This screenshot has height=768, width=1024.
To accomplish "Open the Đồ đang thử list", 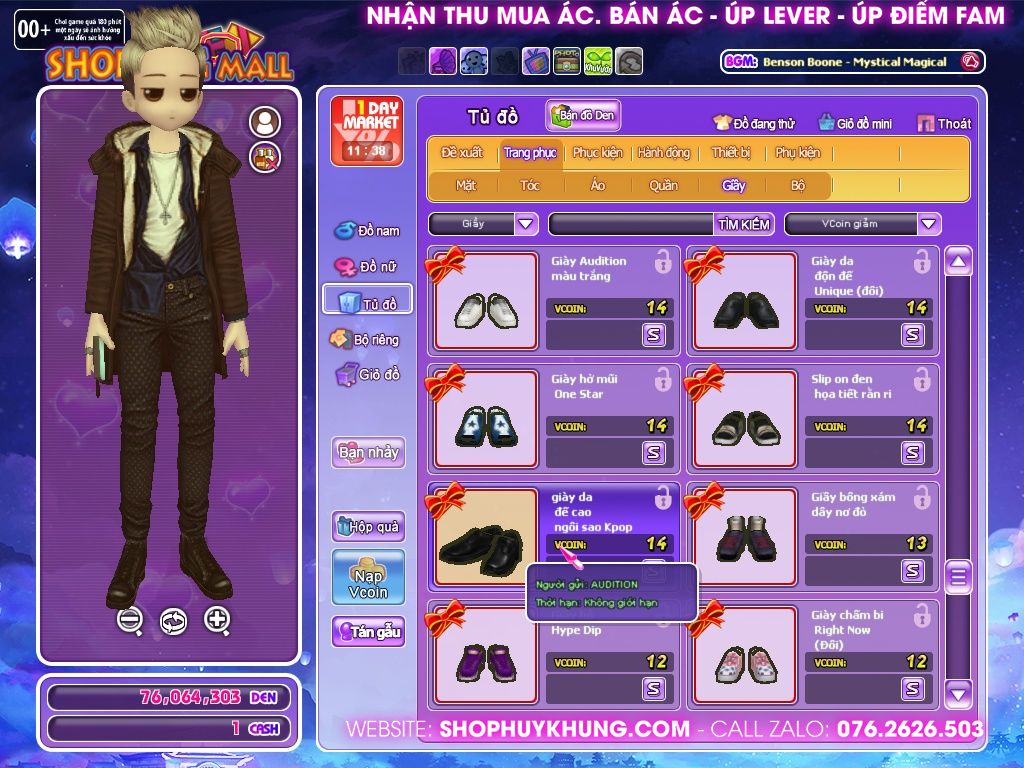I will 753,123.
